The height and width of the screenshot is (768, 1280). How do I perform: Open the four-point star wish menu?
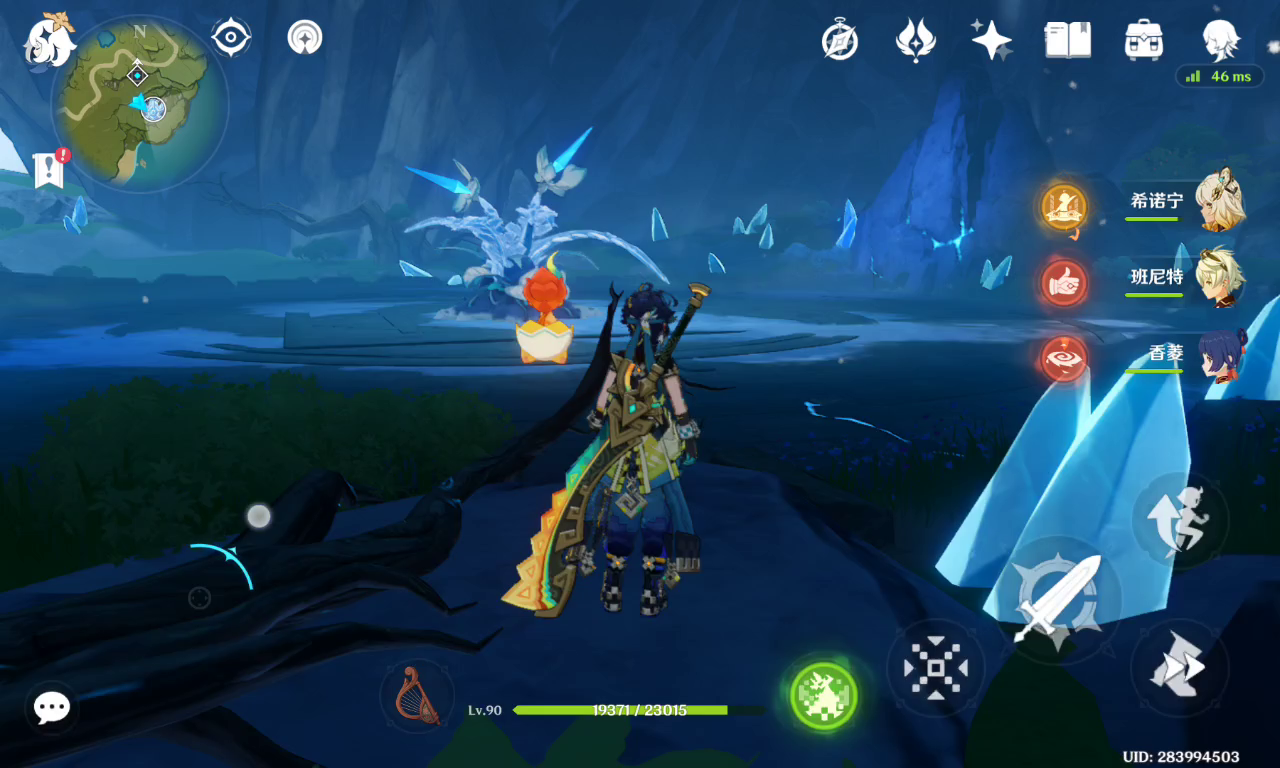pos(991,40)
